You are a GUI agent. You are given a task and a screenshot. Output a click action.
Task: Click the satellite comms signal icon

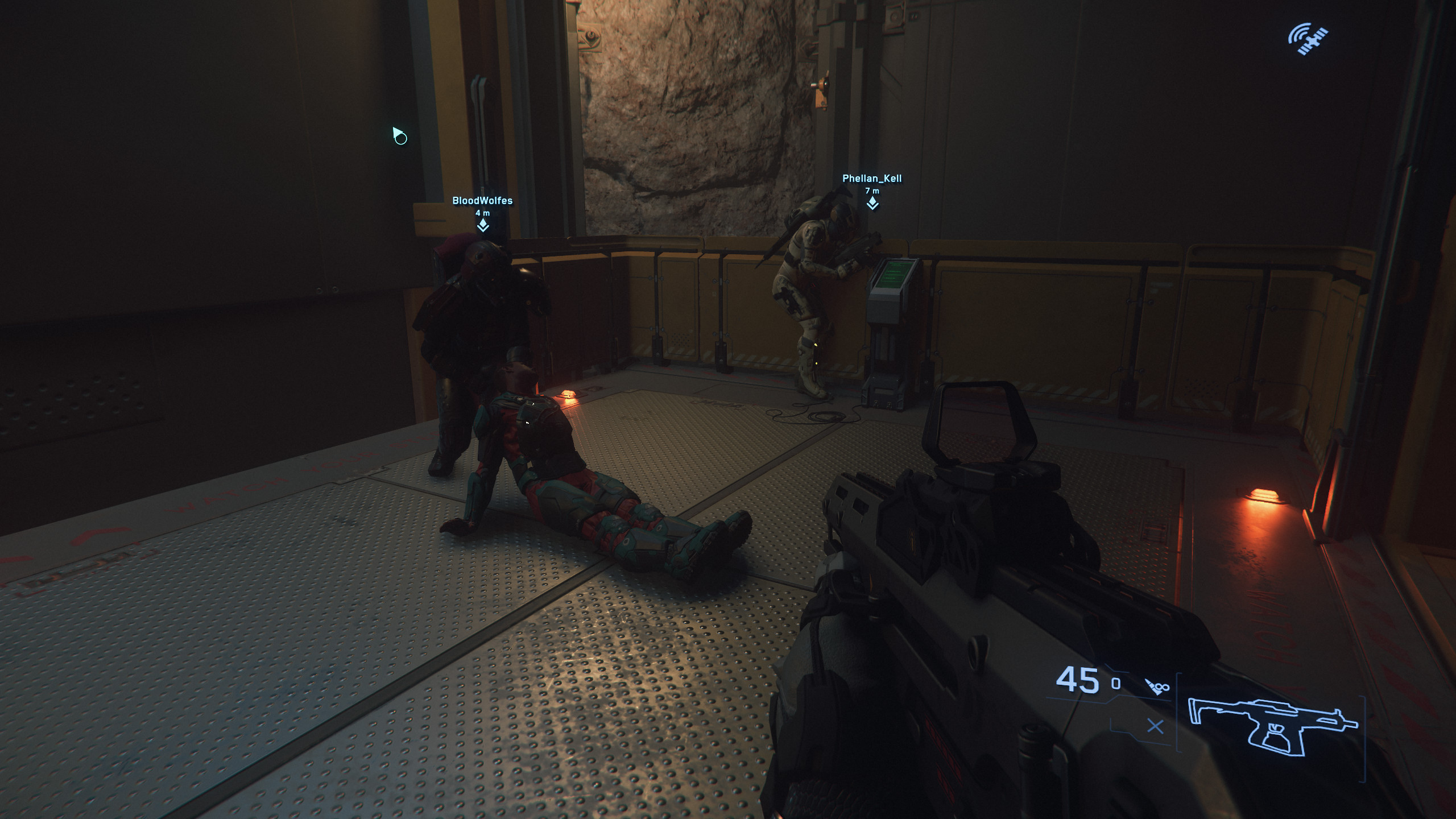point(1308,39)
